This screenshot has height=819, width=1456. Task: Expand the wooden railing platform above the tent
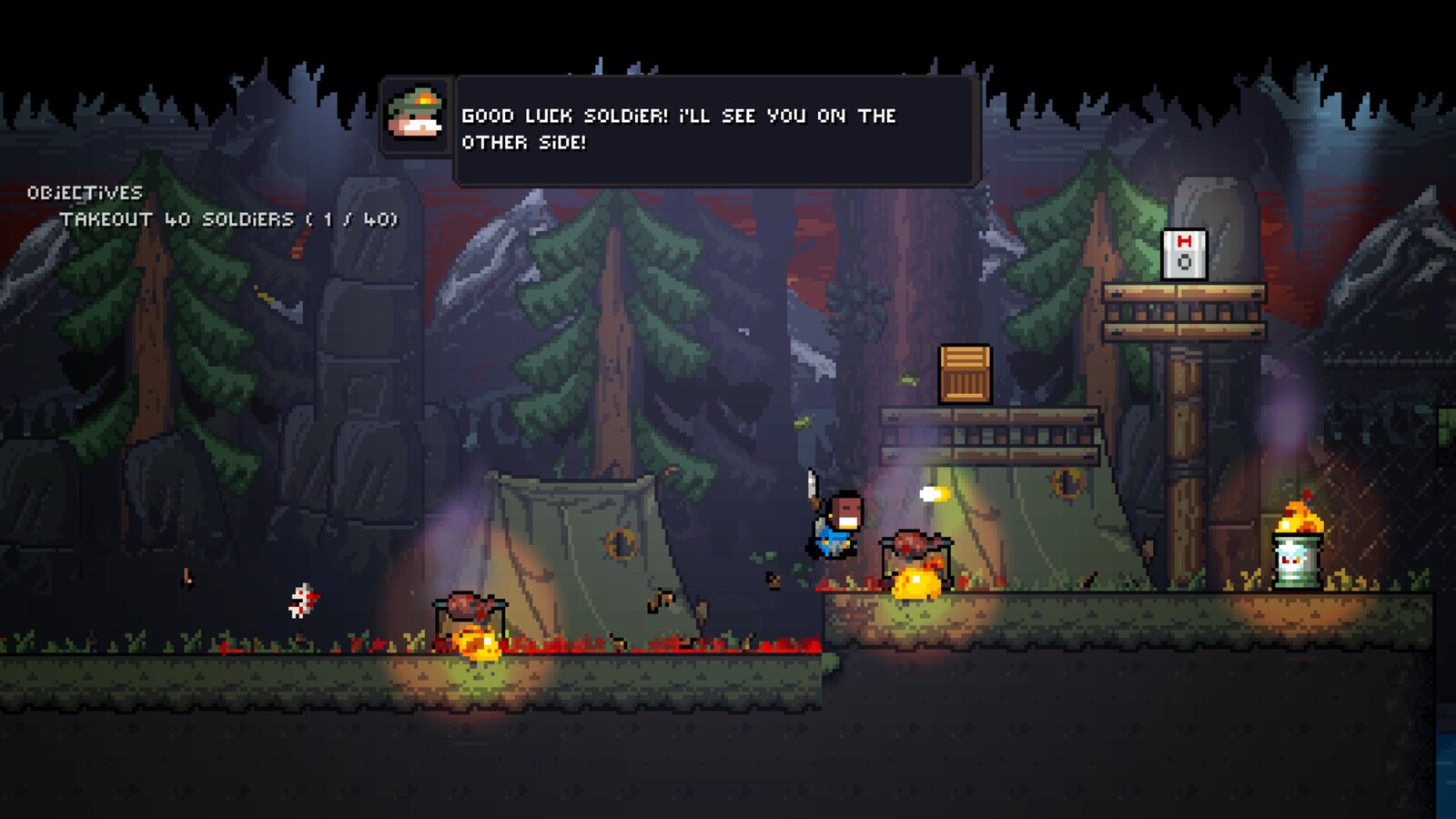992,437
